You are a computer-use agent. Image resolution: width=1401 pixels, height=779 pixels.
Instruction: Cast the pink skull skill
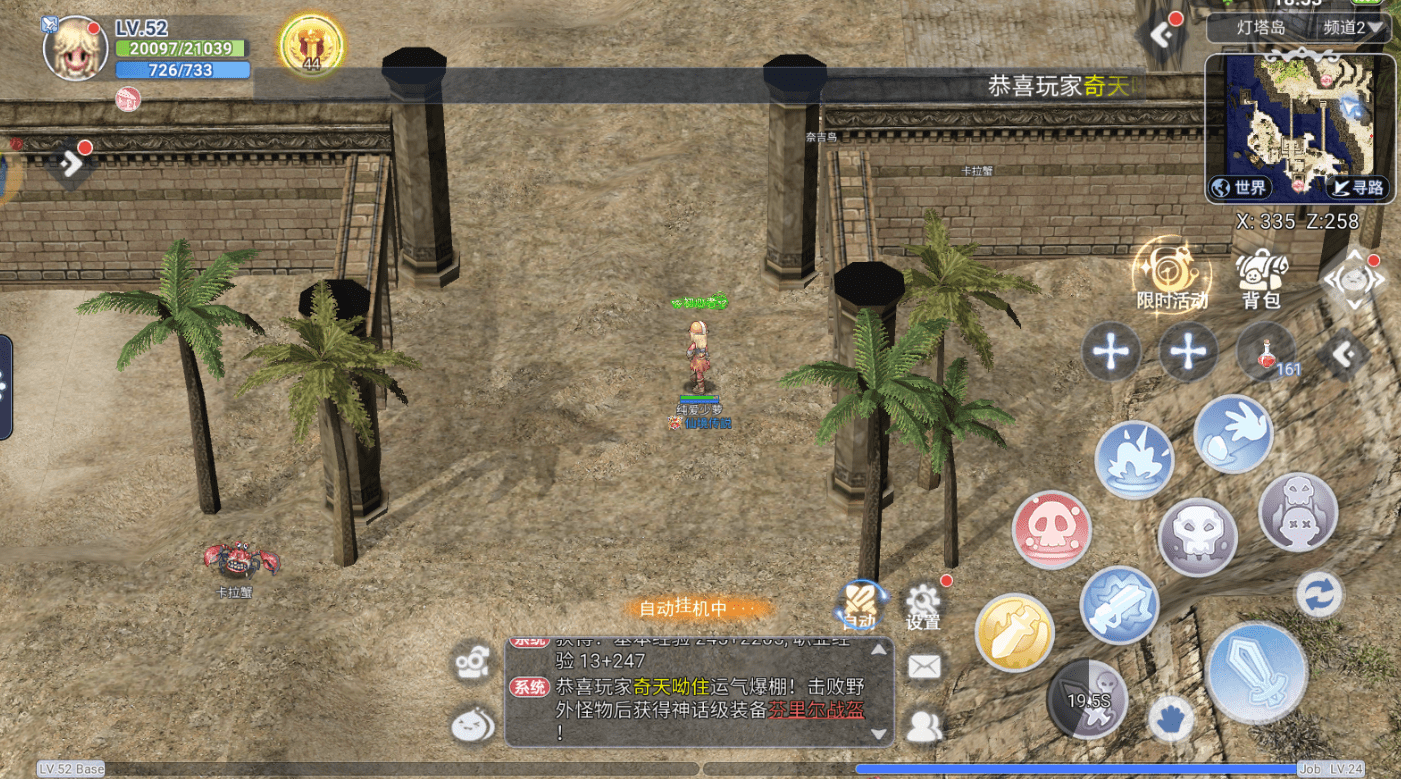point(1050,531)
